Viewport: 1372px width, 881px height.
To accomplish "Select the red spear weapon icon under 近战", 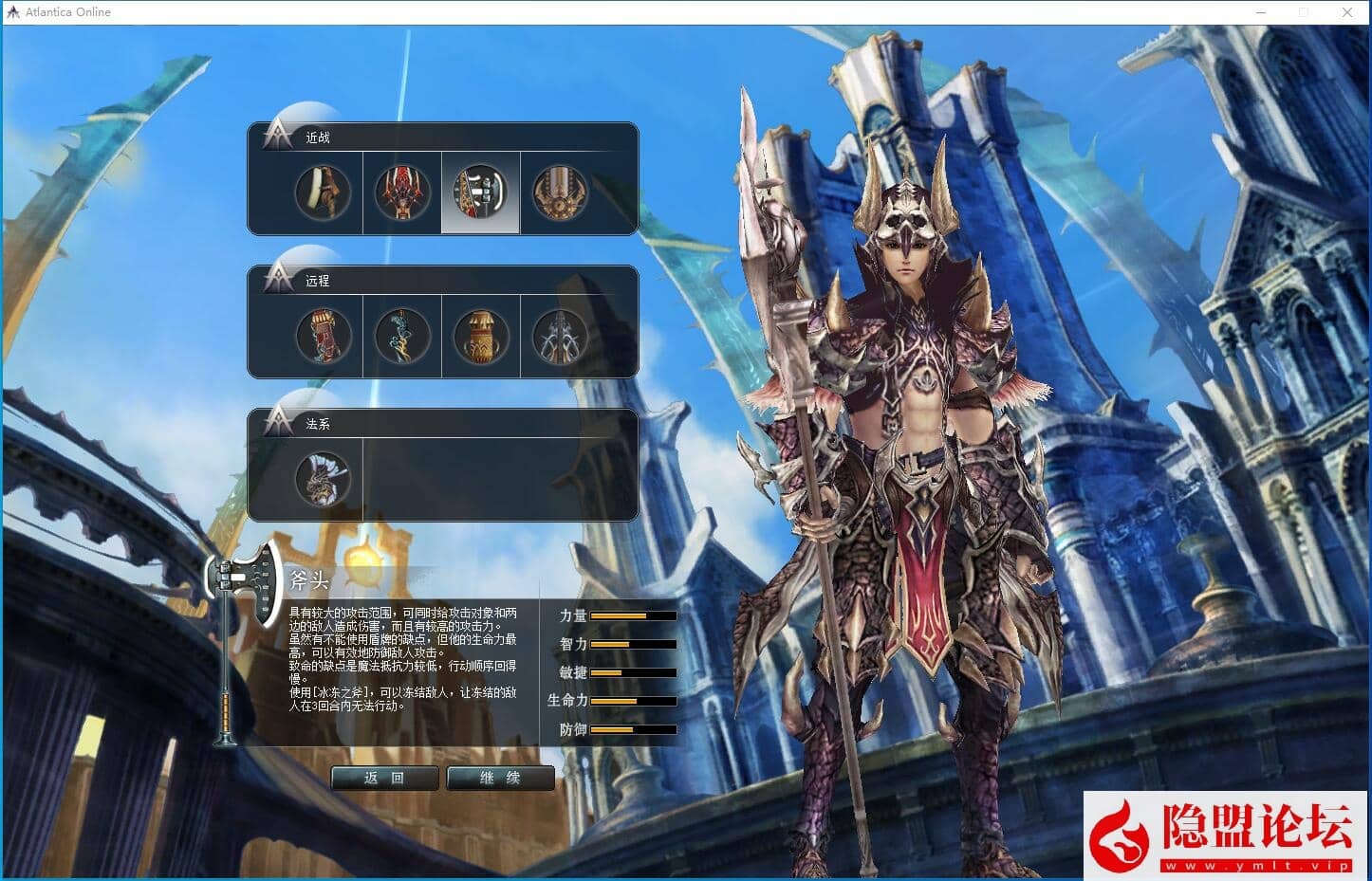I will pyautogui.click(x=400, y=193).
